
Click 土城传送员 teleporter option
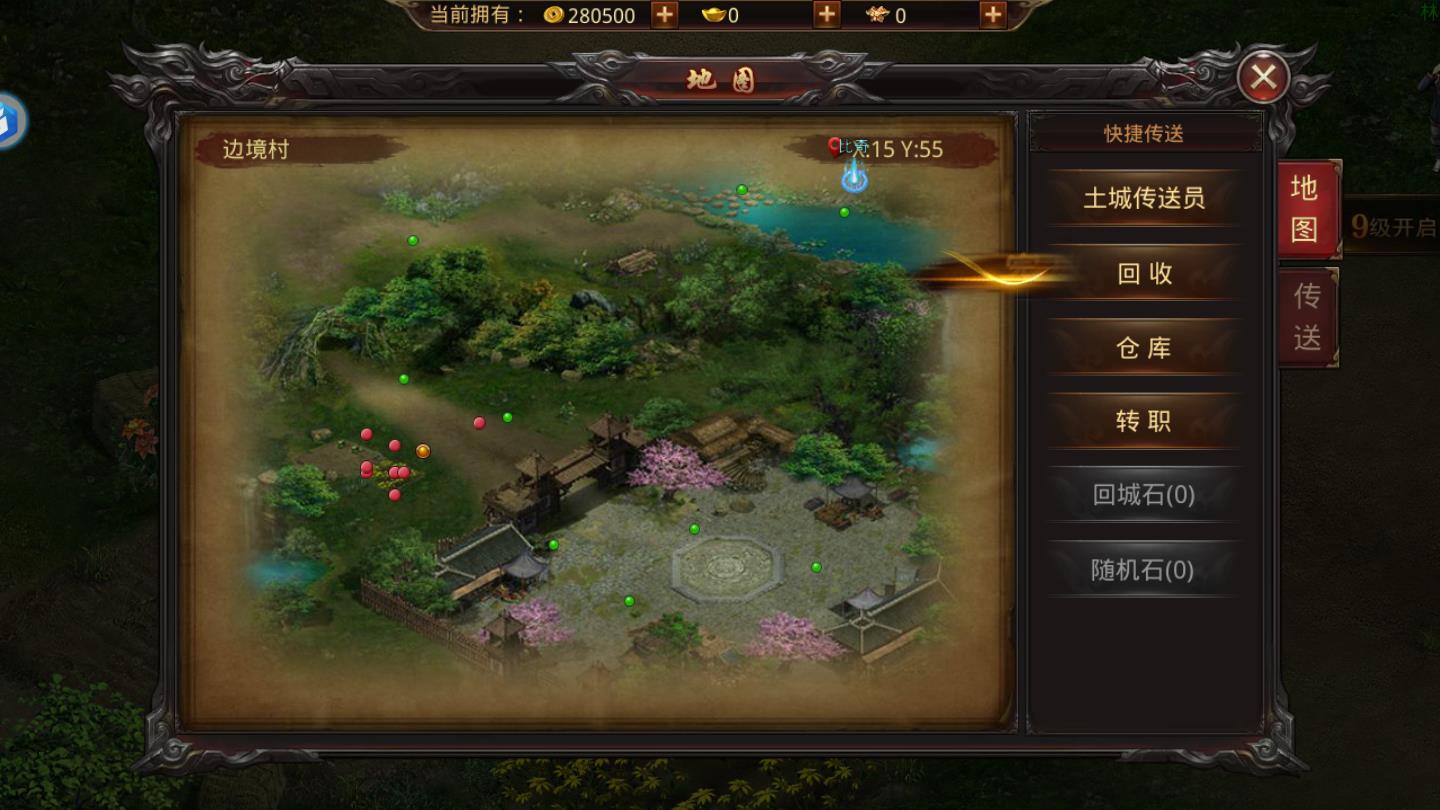1143,200
